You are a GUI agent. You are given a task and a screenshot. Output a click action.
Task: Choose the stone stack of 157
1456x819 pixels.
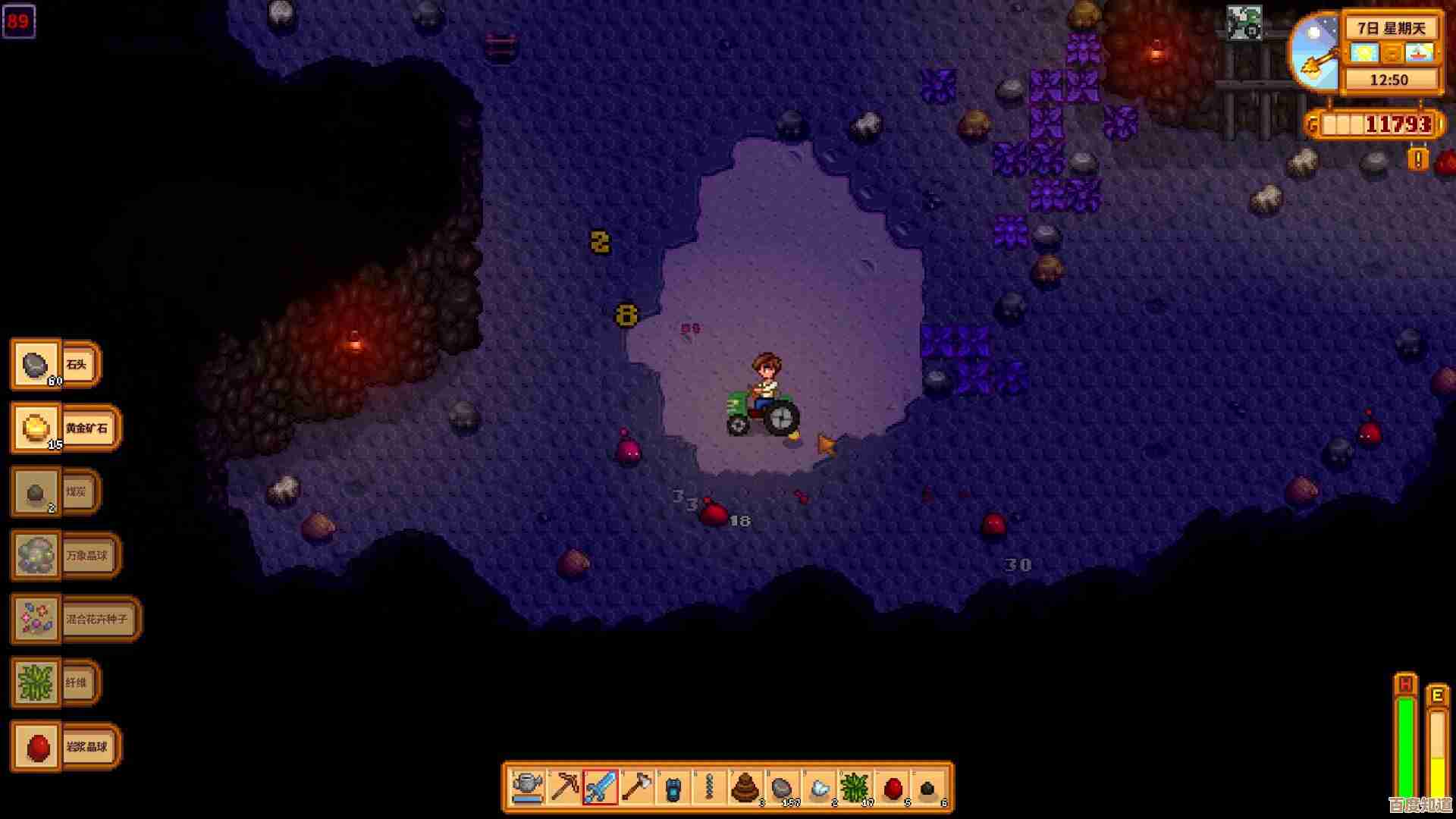(x=783, y=788)
